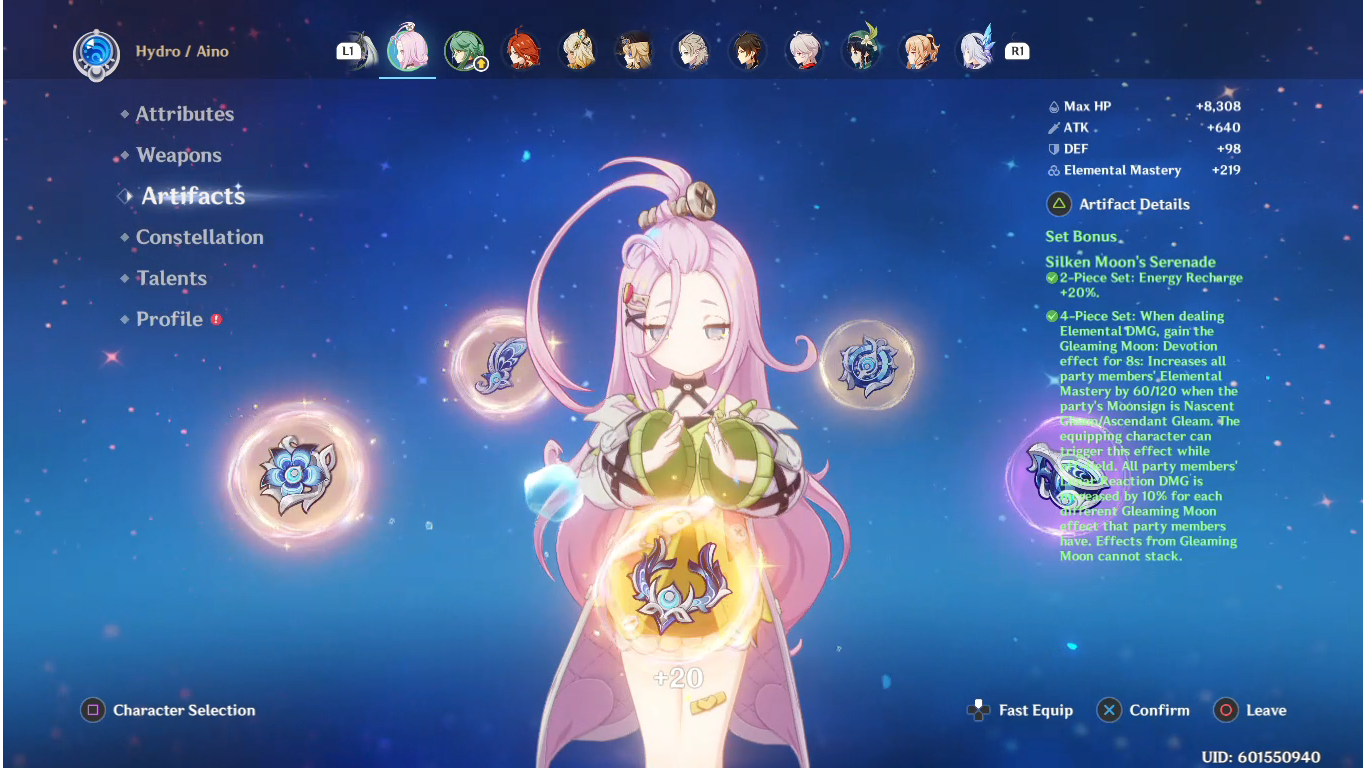Select the silver-haired character with blue crystal

[x=976, y=51]
